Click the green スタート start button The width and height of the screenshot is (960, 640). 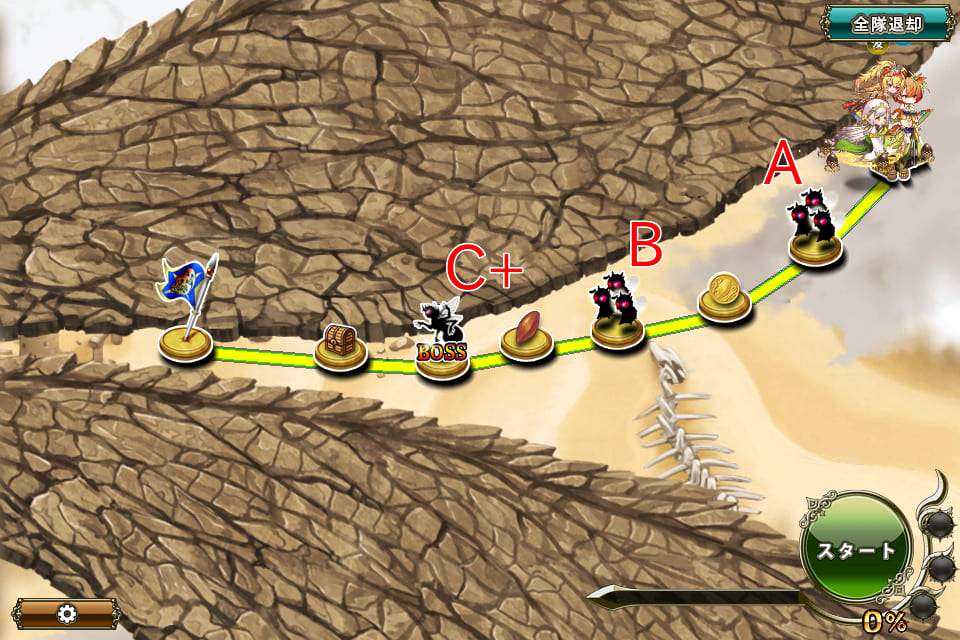click(x=857, y=550)
